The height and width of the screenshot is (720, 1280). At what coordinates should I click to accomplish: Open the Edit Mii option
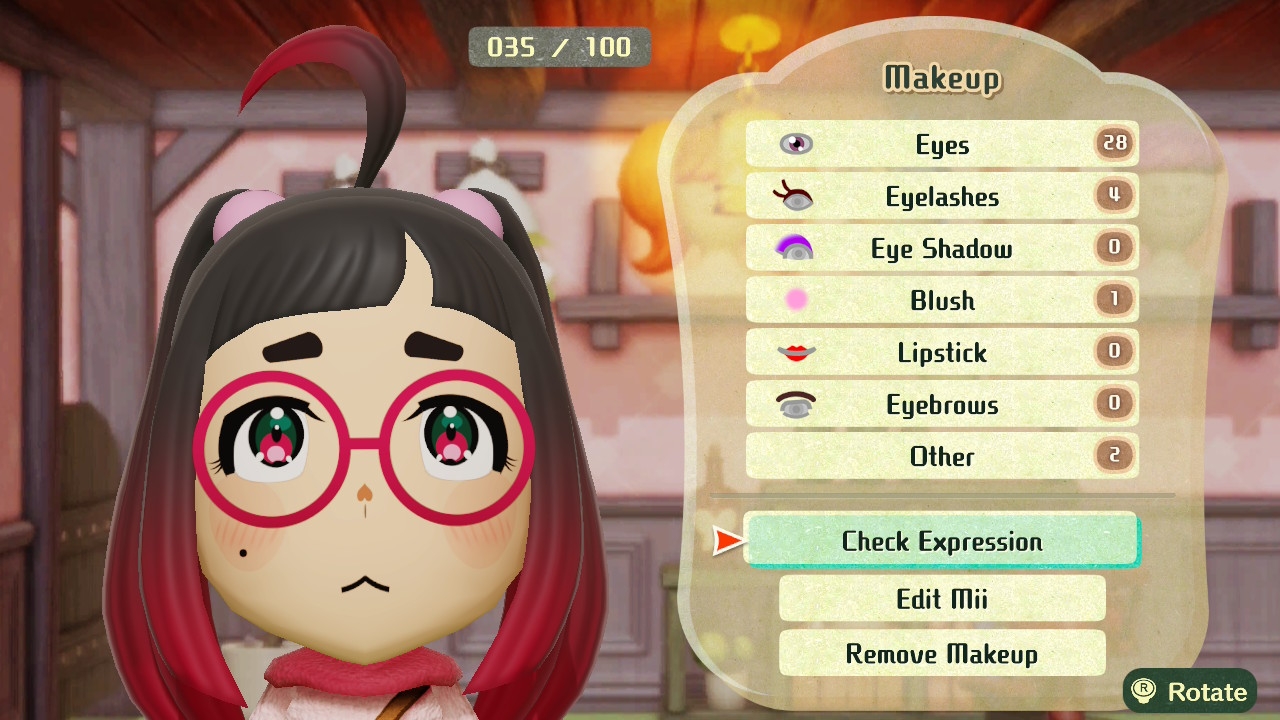[x=941, y=598]
